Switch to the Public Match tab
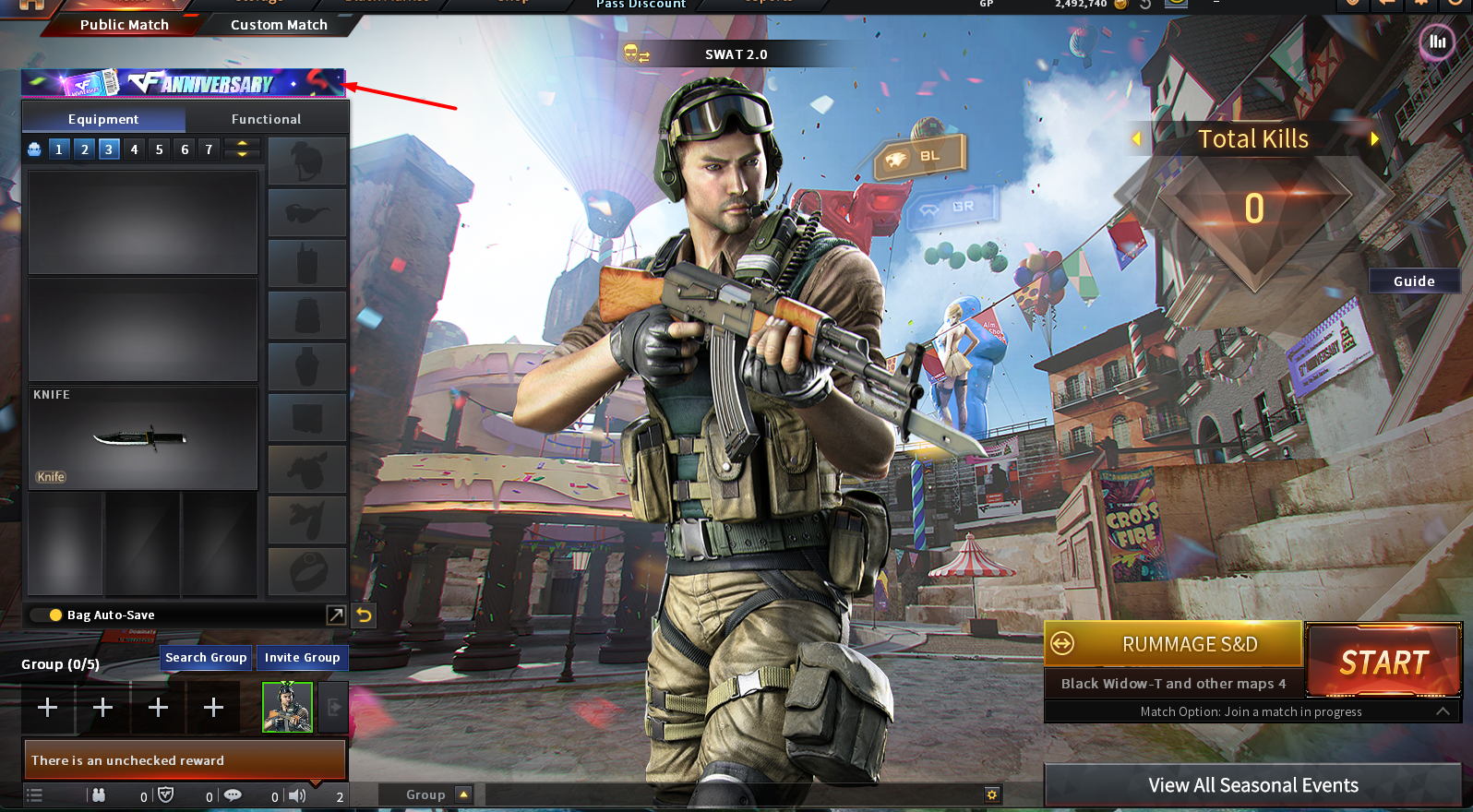Viewport: 1473px width, 812px height. point(124,25)
